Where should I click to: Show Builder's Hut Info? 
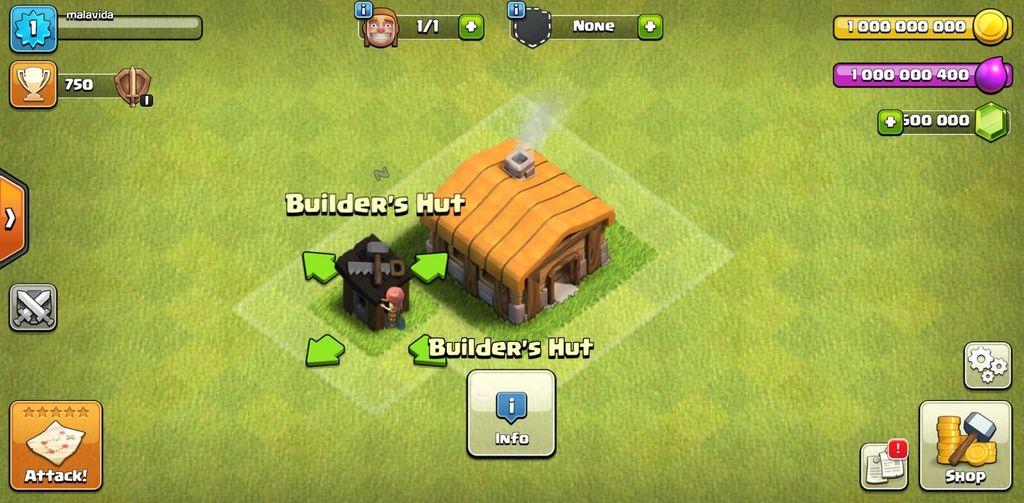point(511,412)
